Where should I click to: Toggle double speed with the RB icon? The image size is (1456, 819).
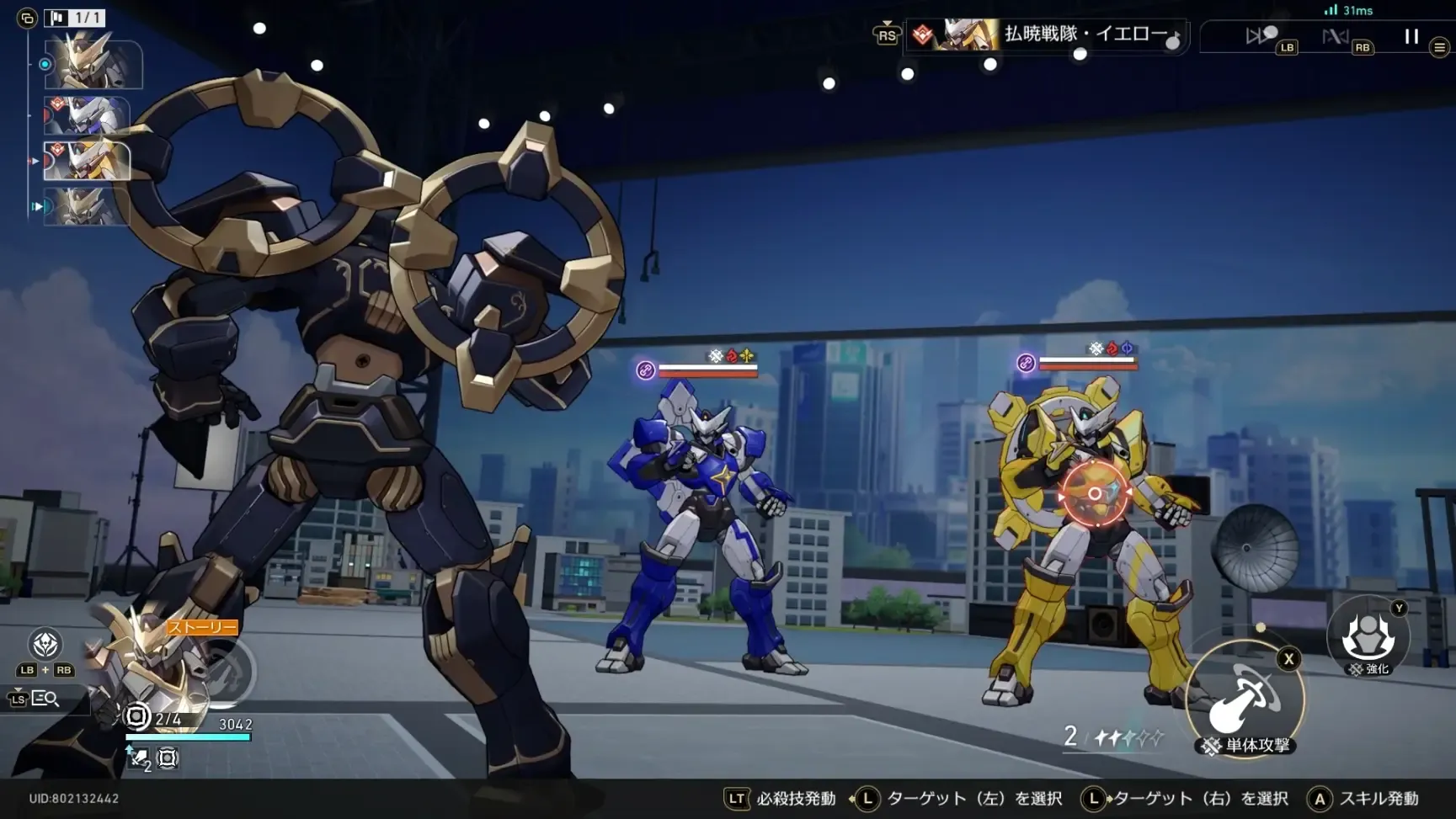tap(1336, 36)
